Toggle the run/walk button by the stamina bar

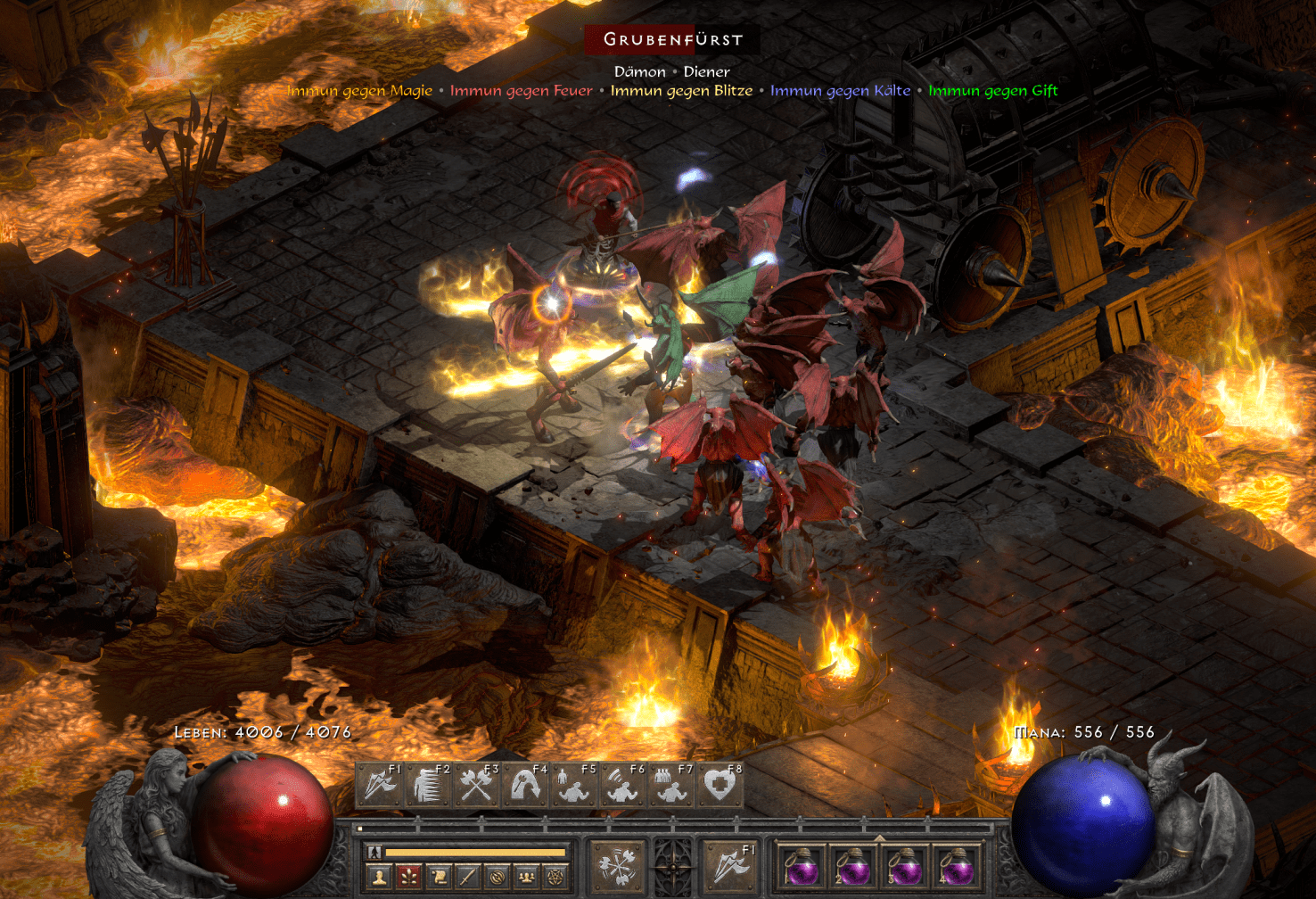tap(375, 853)
